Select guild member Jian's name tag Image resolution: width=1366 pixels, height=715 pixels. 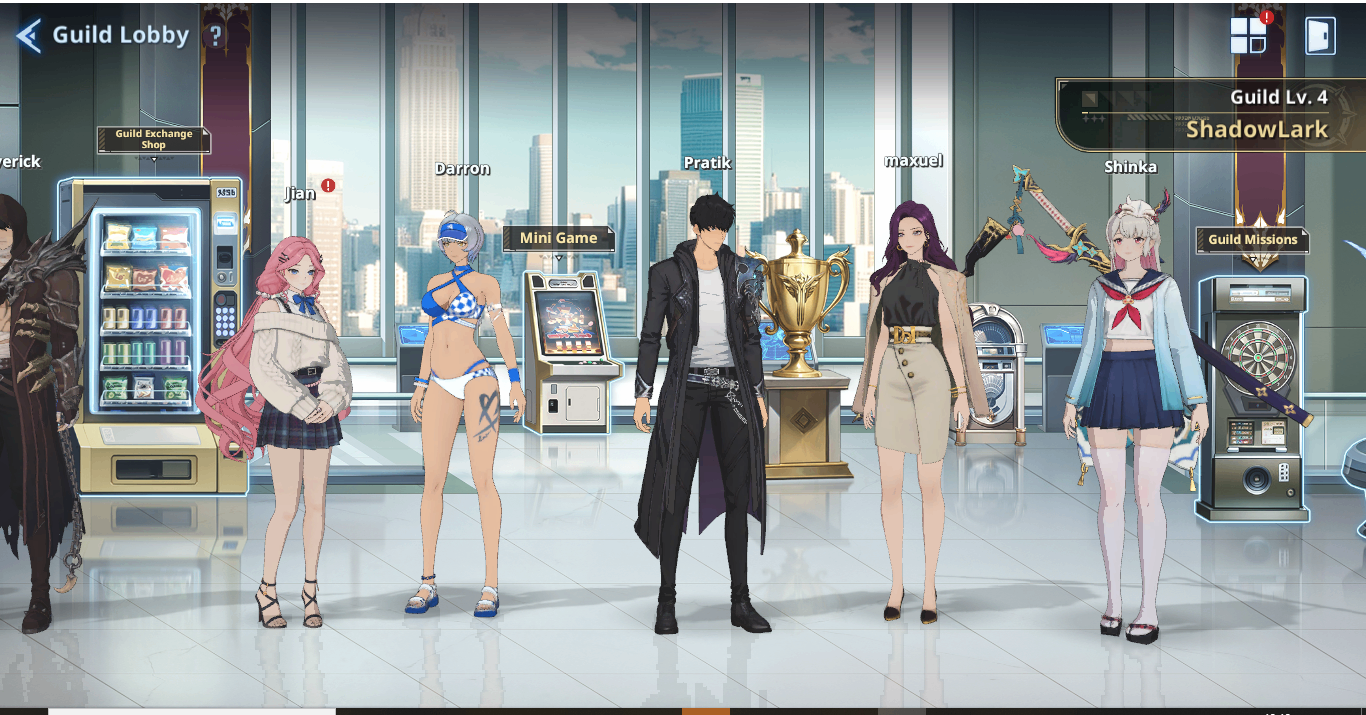[x=300, y=193]
